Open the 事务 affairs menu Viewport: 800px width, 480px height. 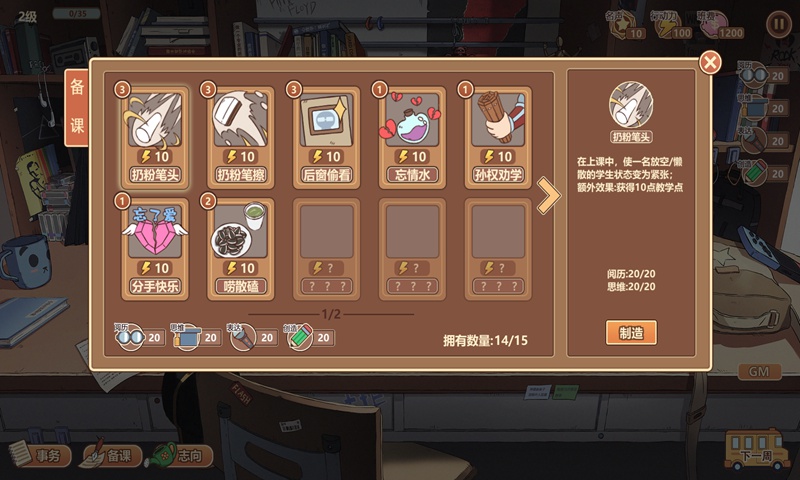pos(40,456)
